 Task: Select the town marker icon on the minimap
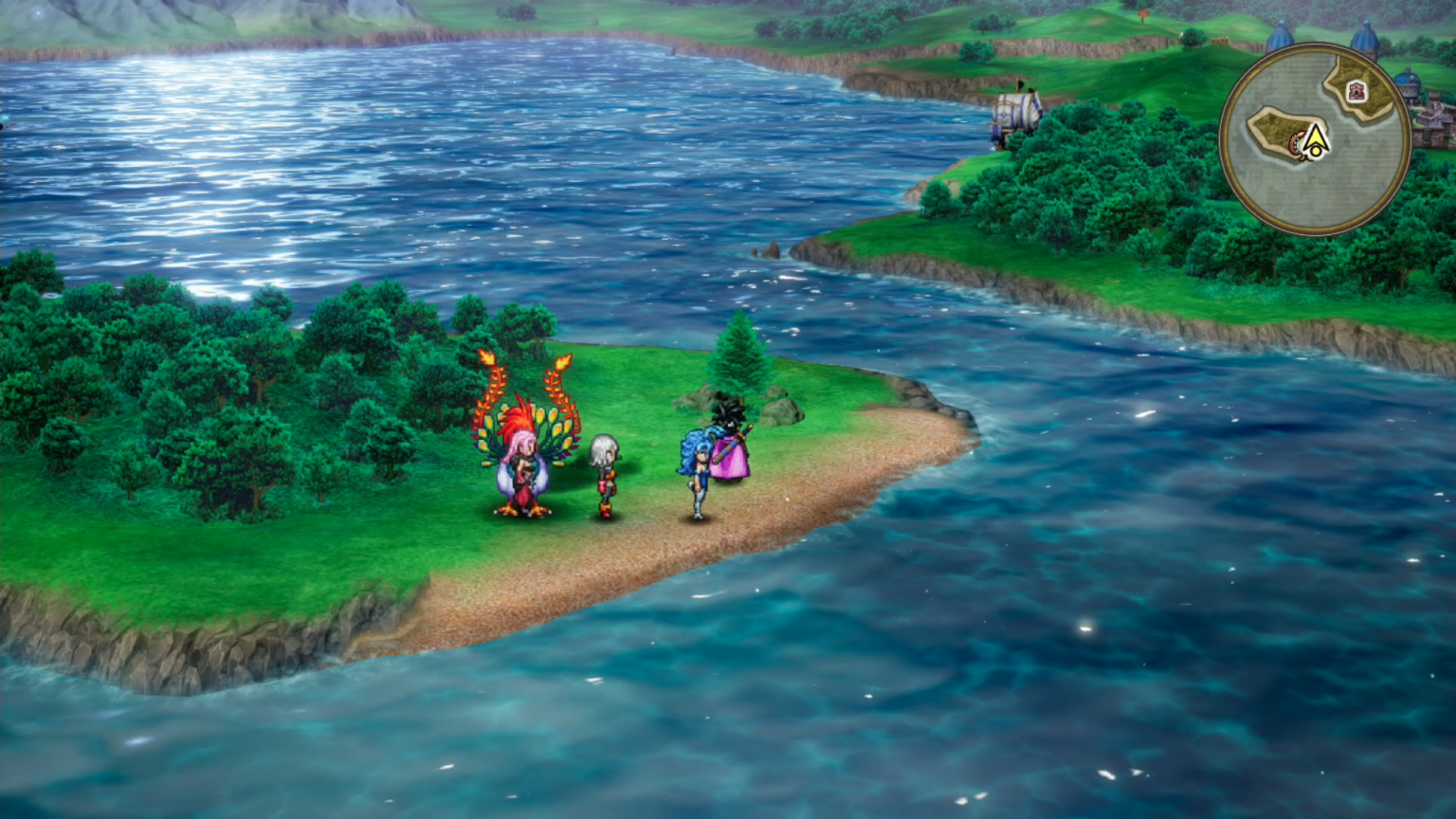click(x=1356, y=91)
